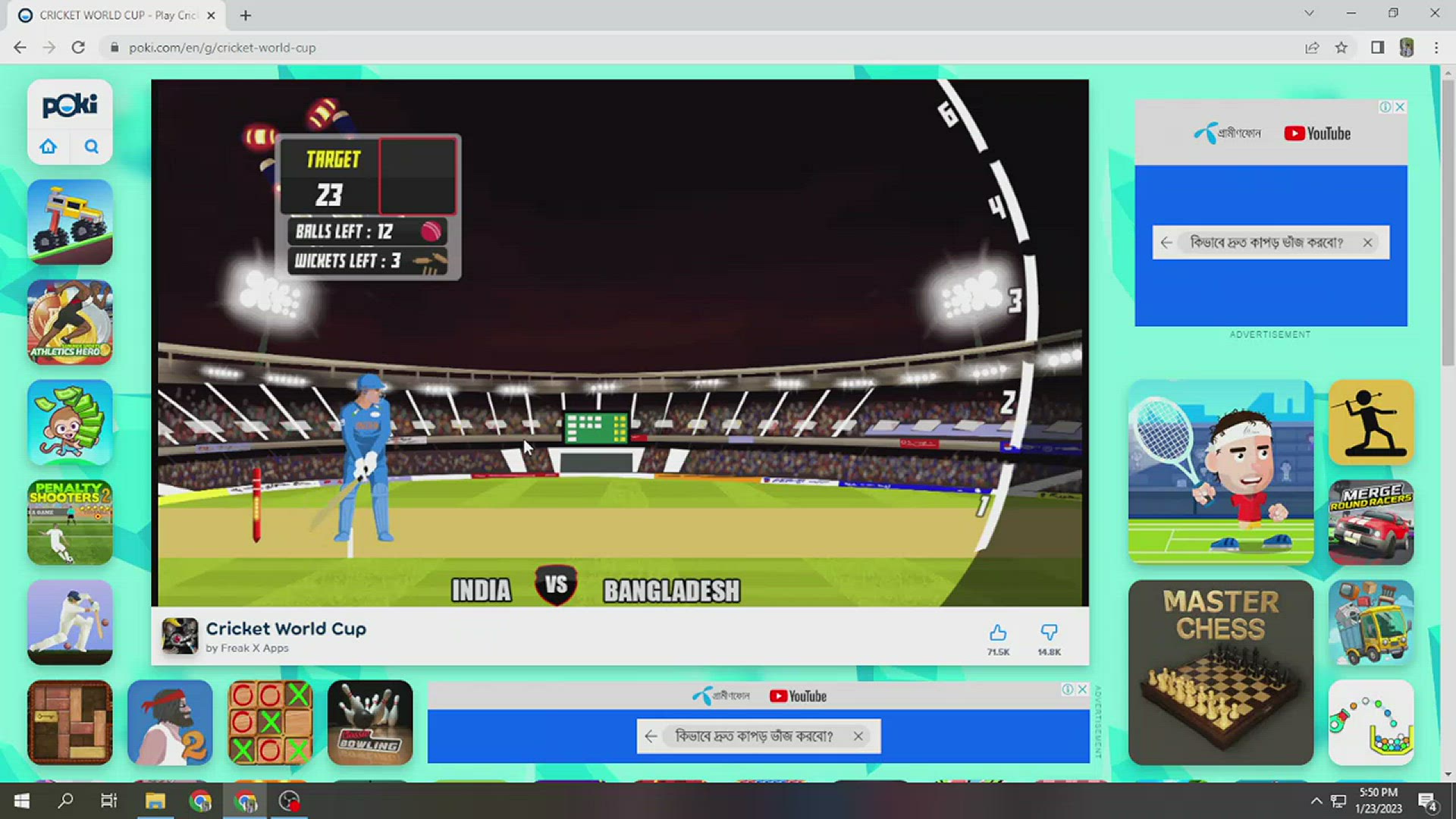
Task: Launch the Monkey Mart game icon
Action: [x=69, y=422]
